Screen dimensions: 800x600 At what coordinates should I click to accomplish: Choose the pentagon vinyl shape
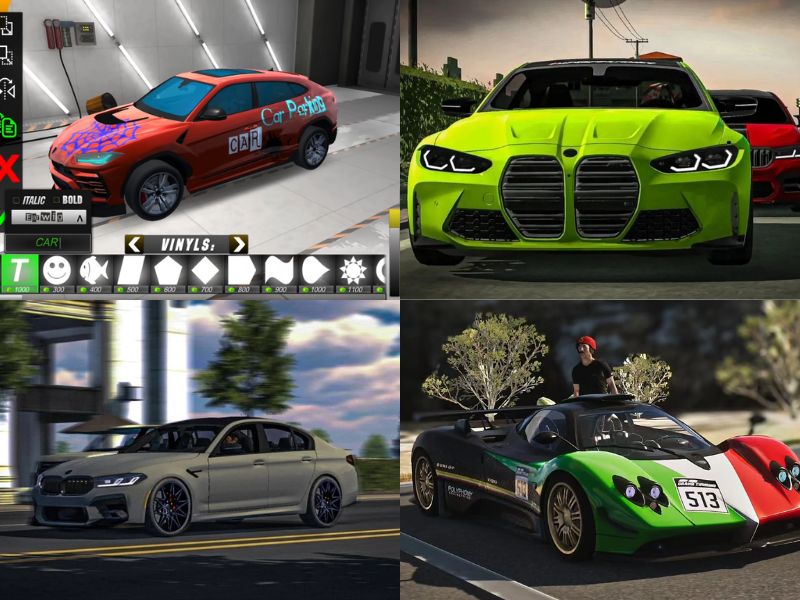pos(168,271)
